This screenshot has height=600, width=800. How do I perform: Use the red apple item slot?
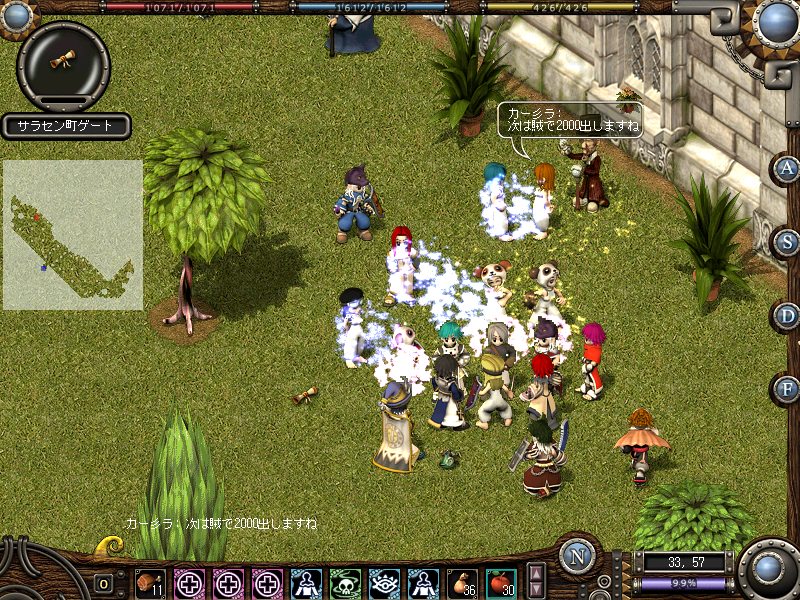(x=500, y=583)
